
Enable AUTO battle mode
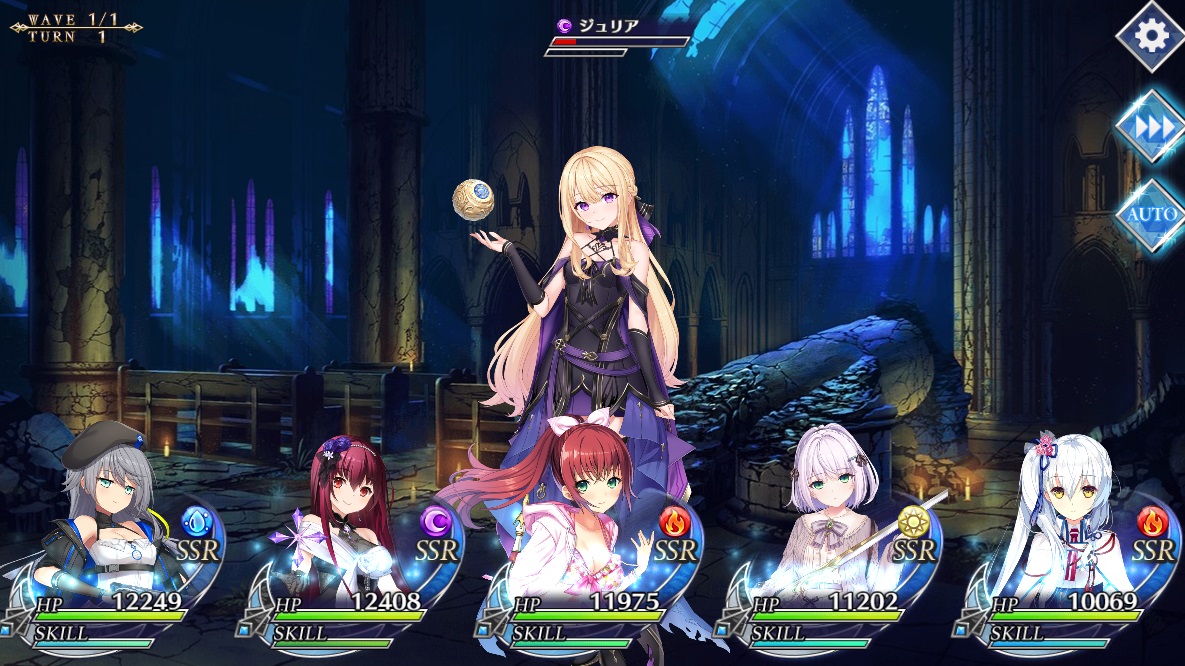[x=1152, y=214]
